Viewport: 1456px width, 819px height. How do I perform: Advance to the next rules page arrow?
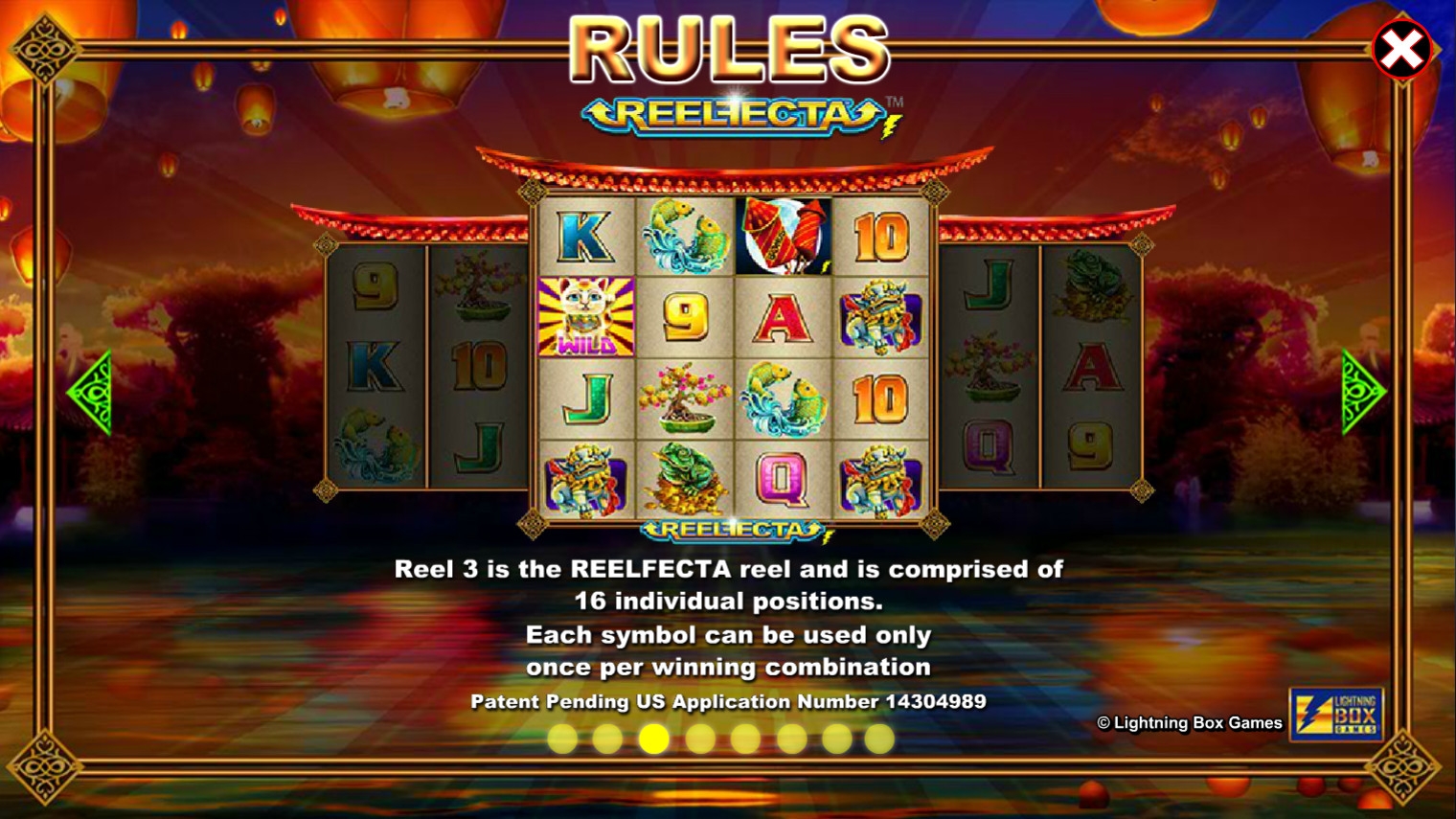pyautogui.click(x=1363, y=393)
